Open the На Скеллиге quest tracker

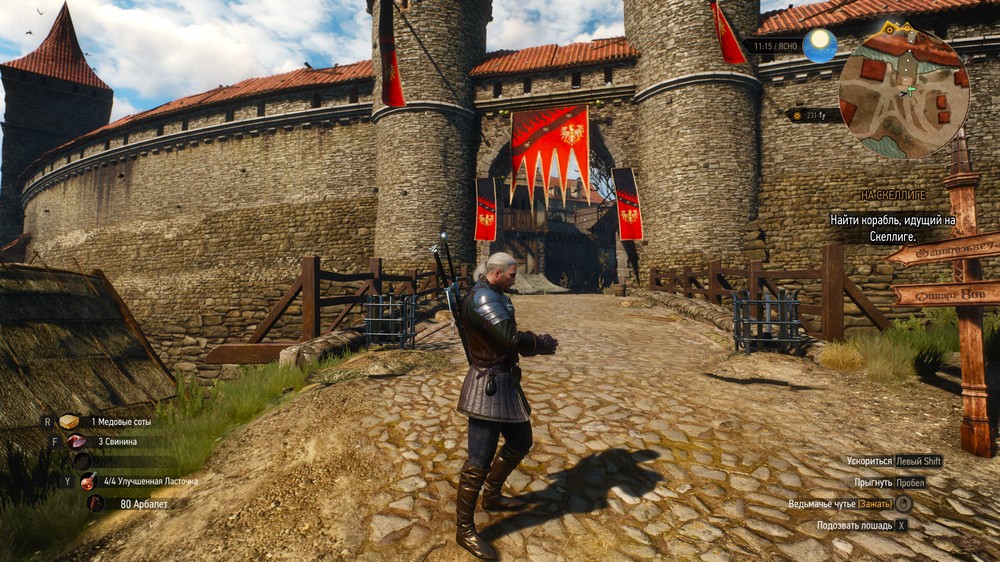tap(893, 195)
